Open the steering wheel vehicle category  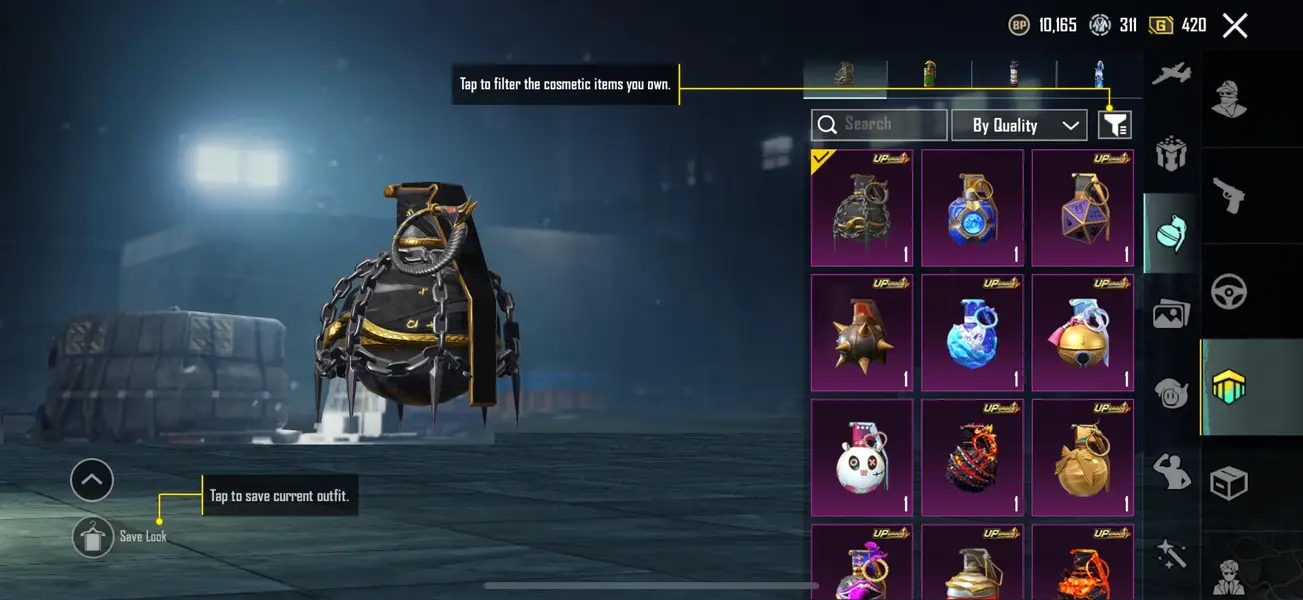coord(1228,292)
